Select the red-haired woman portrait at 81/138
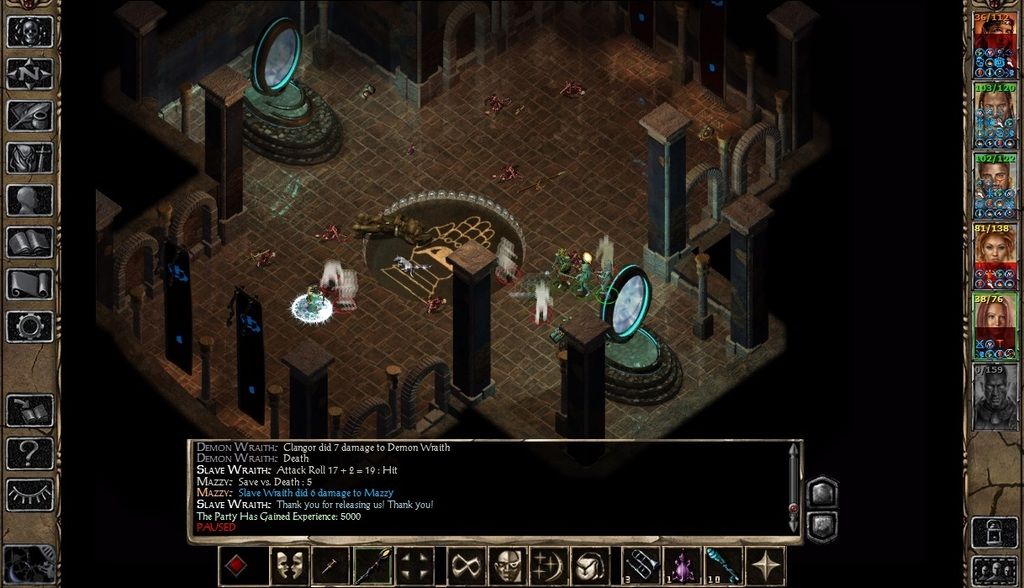The width and height of the screenshot is (1024, 588). (x=995, y=256)
